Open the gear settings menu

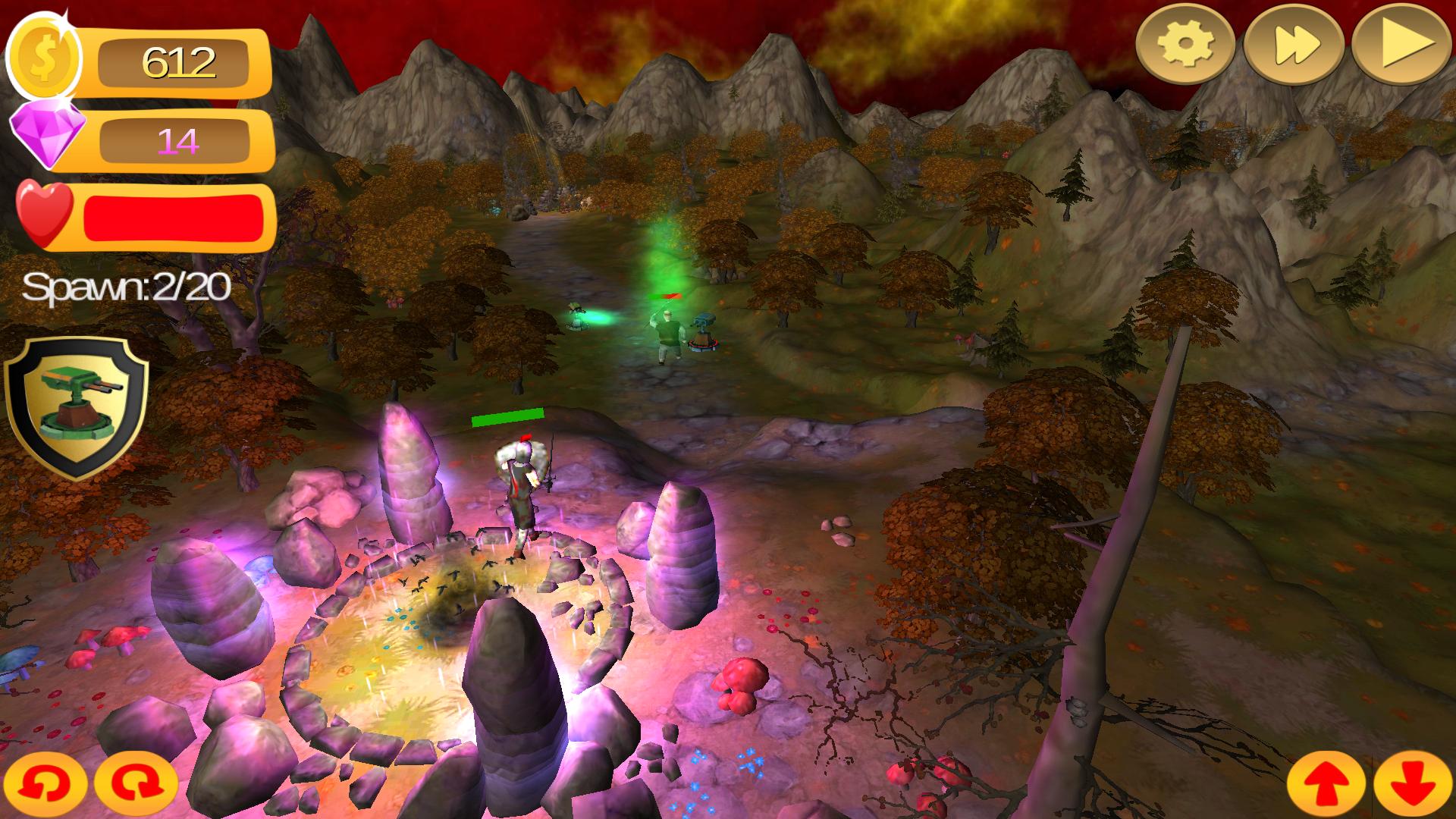tap(1185, 45)
